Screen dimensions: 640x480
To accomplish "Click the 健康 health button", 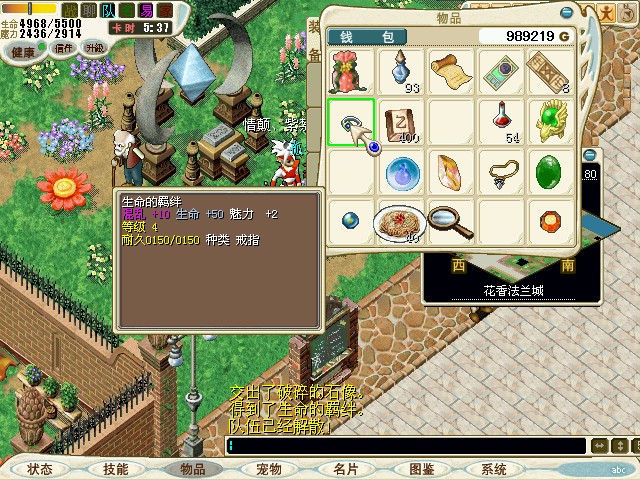I will 24,48.
